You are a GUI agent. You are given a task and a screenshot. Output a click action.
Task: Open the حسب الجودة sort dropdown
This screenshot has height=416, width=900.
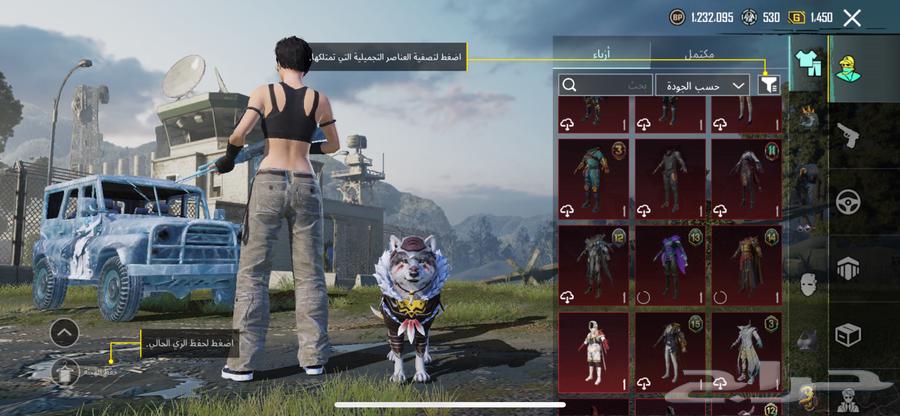click(x=705, y=85)
